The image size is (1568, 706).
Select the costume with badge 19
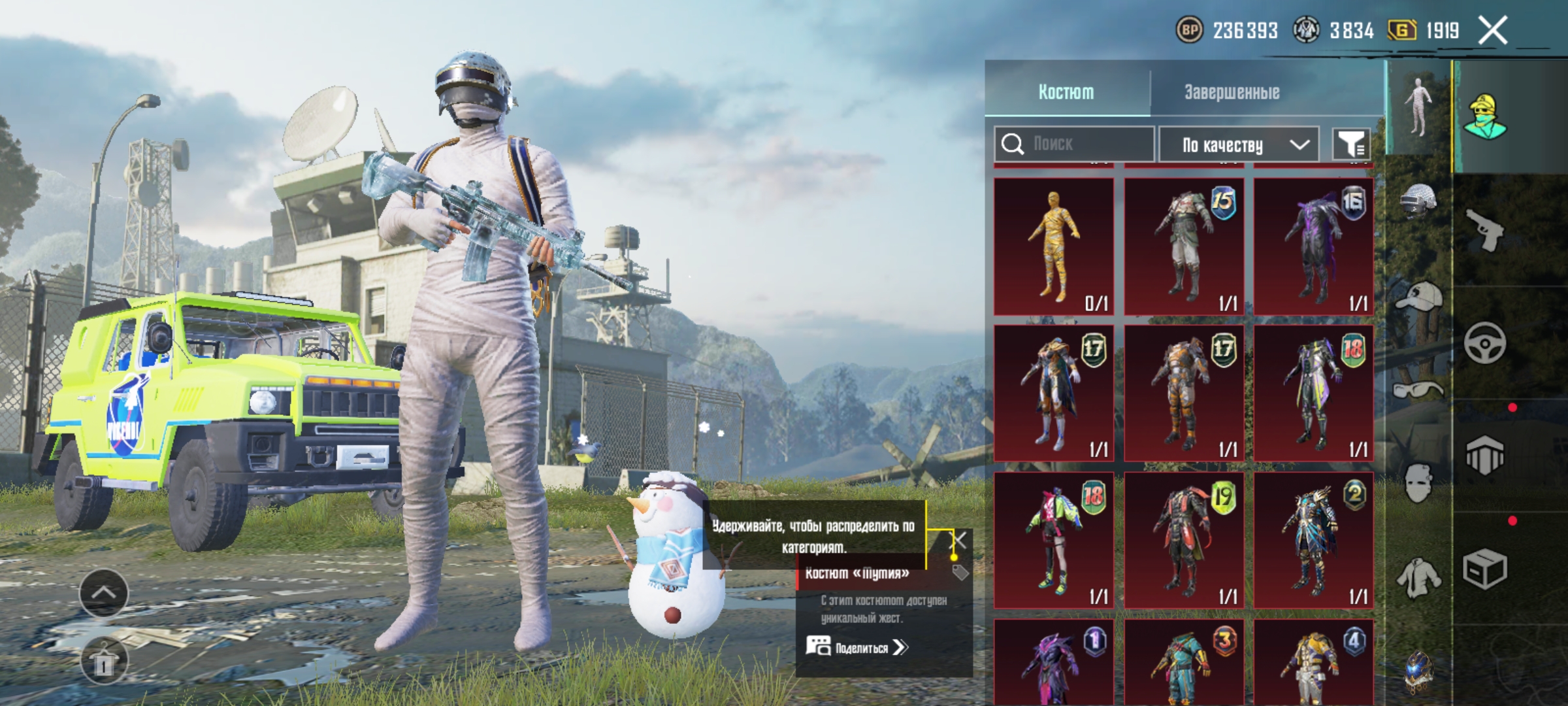tap(1183, 540)
